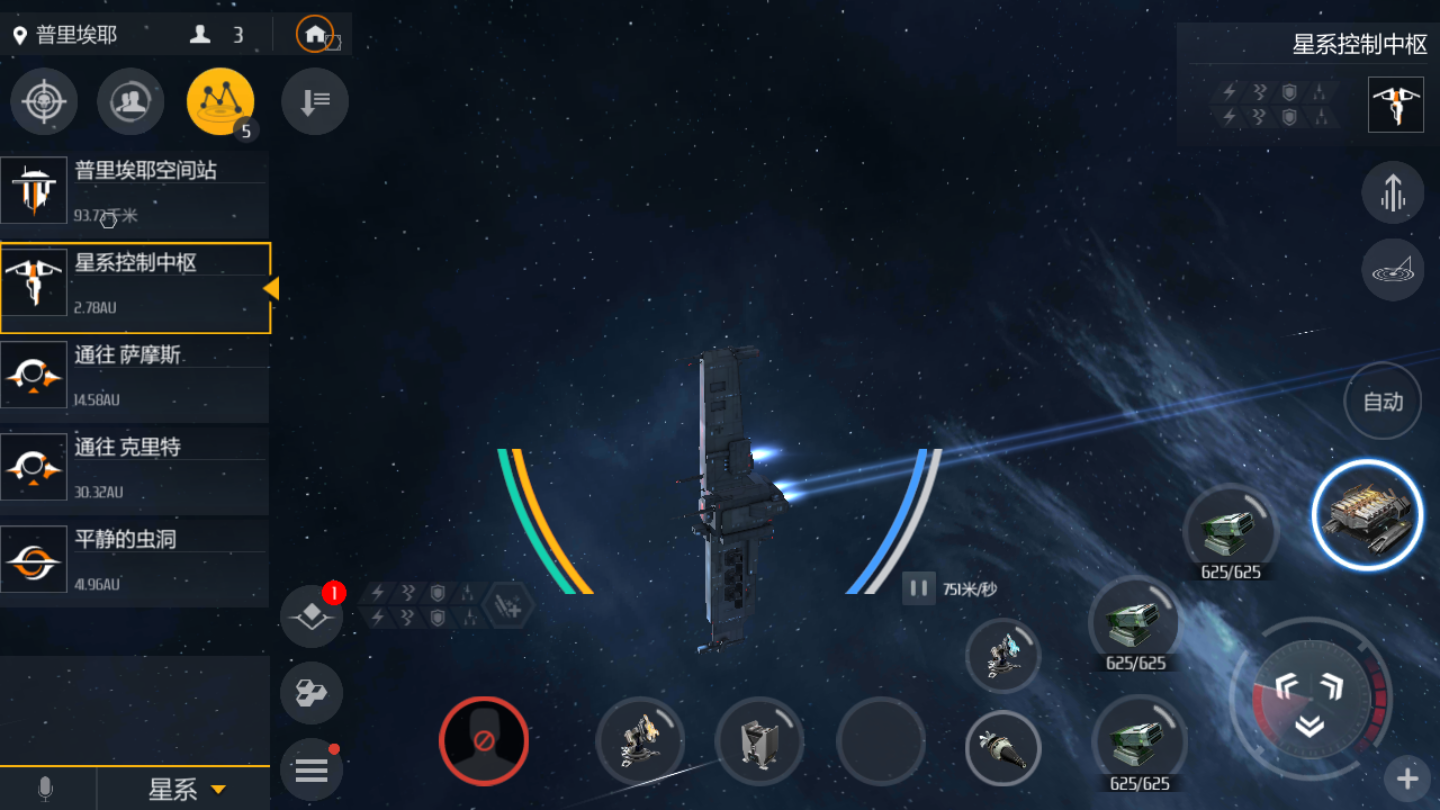Select the 平静的虫洞 wormhole entry
This screenshot has height=810, width=1440.
(135, 560)
